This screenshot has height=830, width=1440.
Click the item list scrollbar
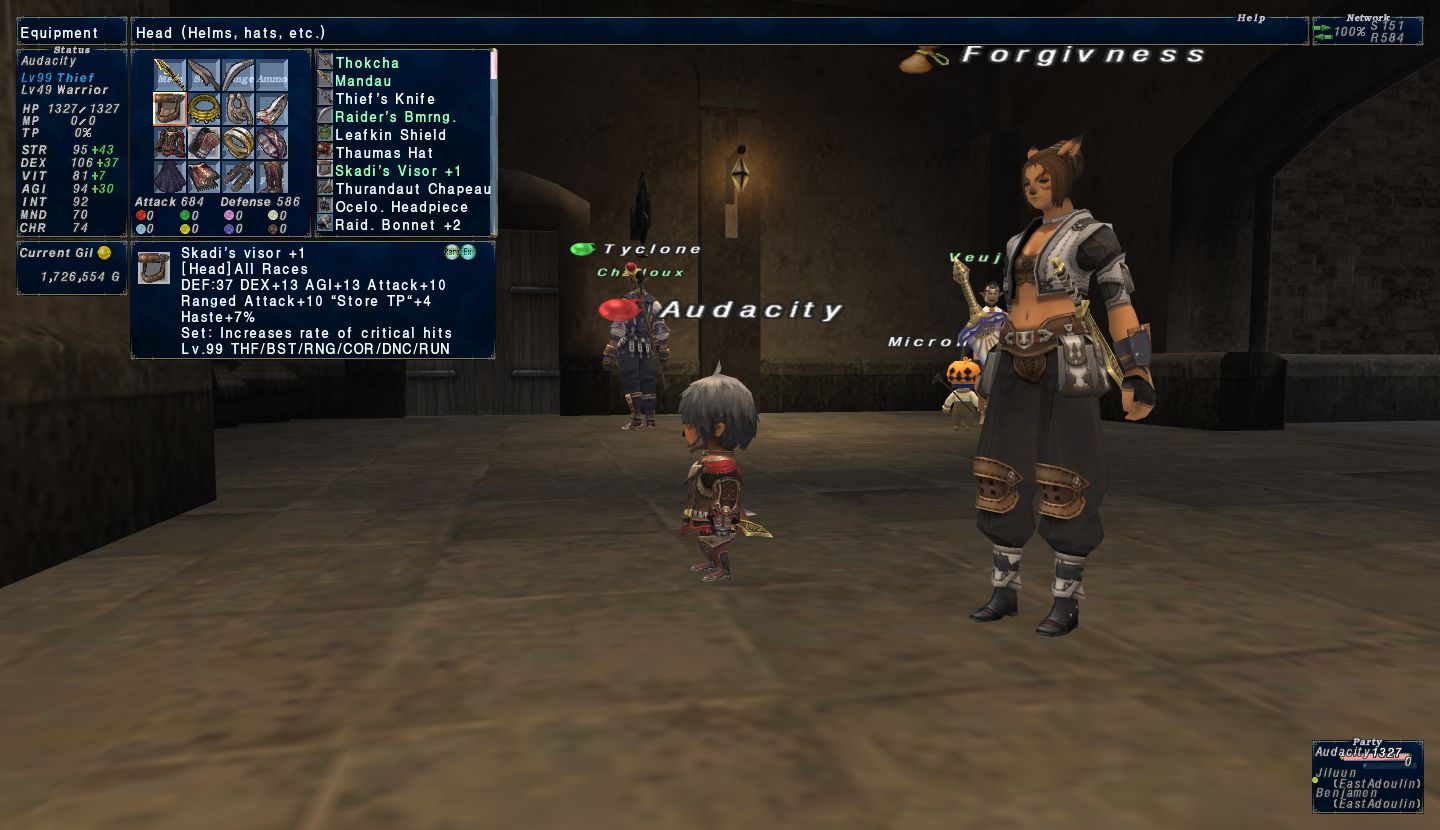pyautogui.click(x=493, y=140)
